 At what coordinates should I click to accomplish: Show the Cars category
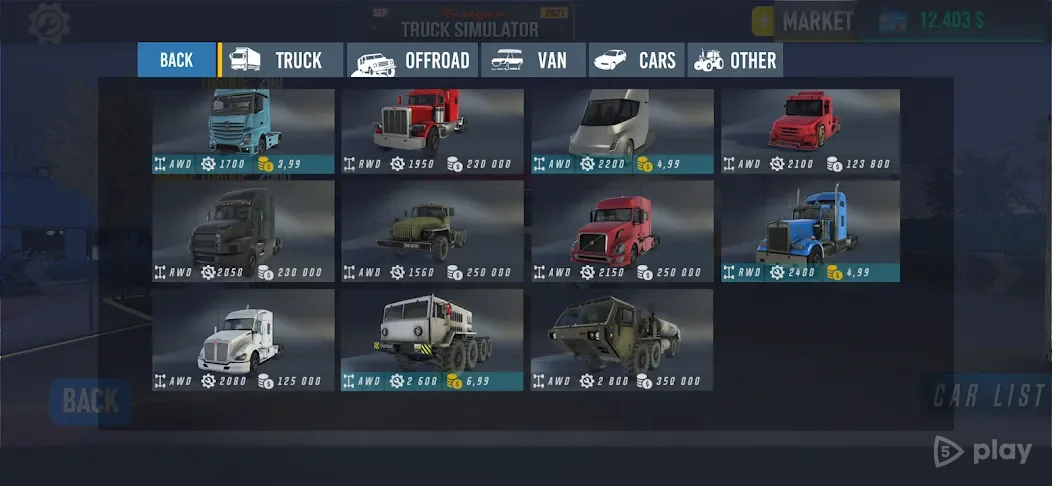[x=636, y=60]
